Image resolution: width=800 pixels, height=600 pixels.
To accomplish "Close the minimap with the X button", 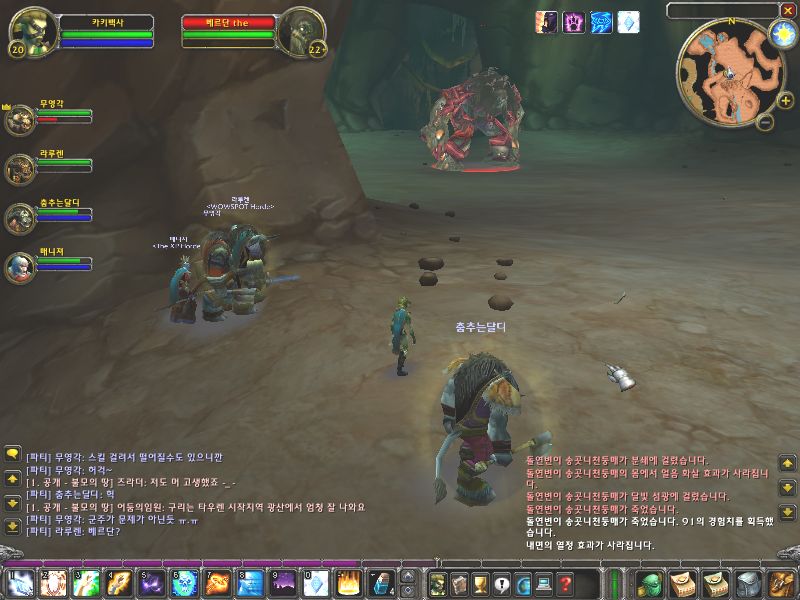I will click(x=788, y=9).
